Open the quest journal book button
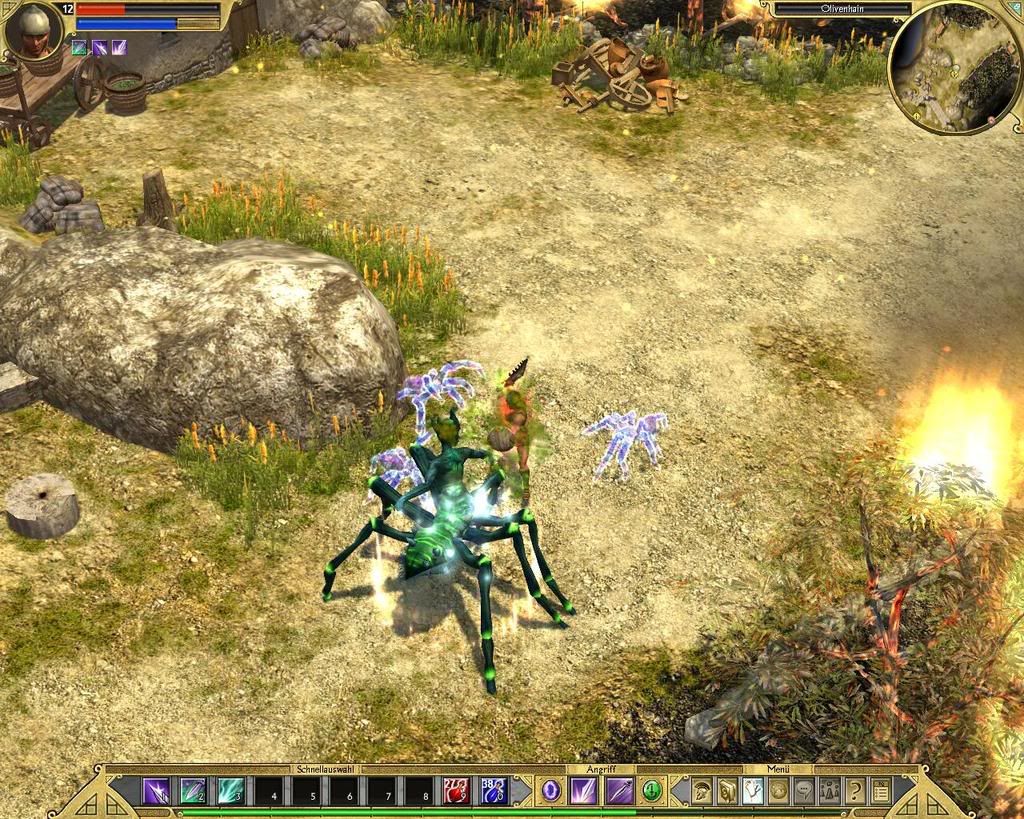The height and width of the screenshot is (819, 1024). point(727,791)
